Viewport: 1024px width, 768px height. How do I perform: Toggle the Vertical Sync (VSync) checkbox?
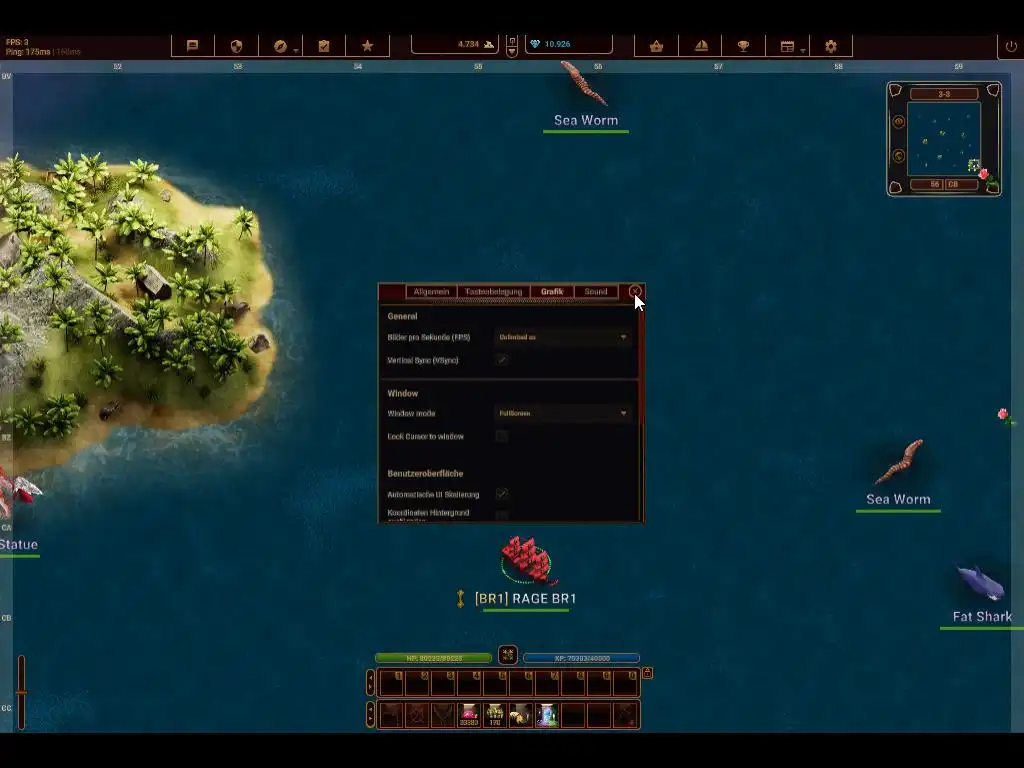502,359
